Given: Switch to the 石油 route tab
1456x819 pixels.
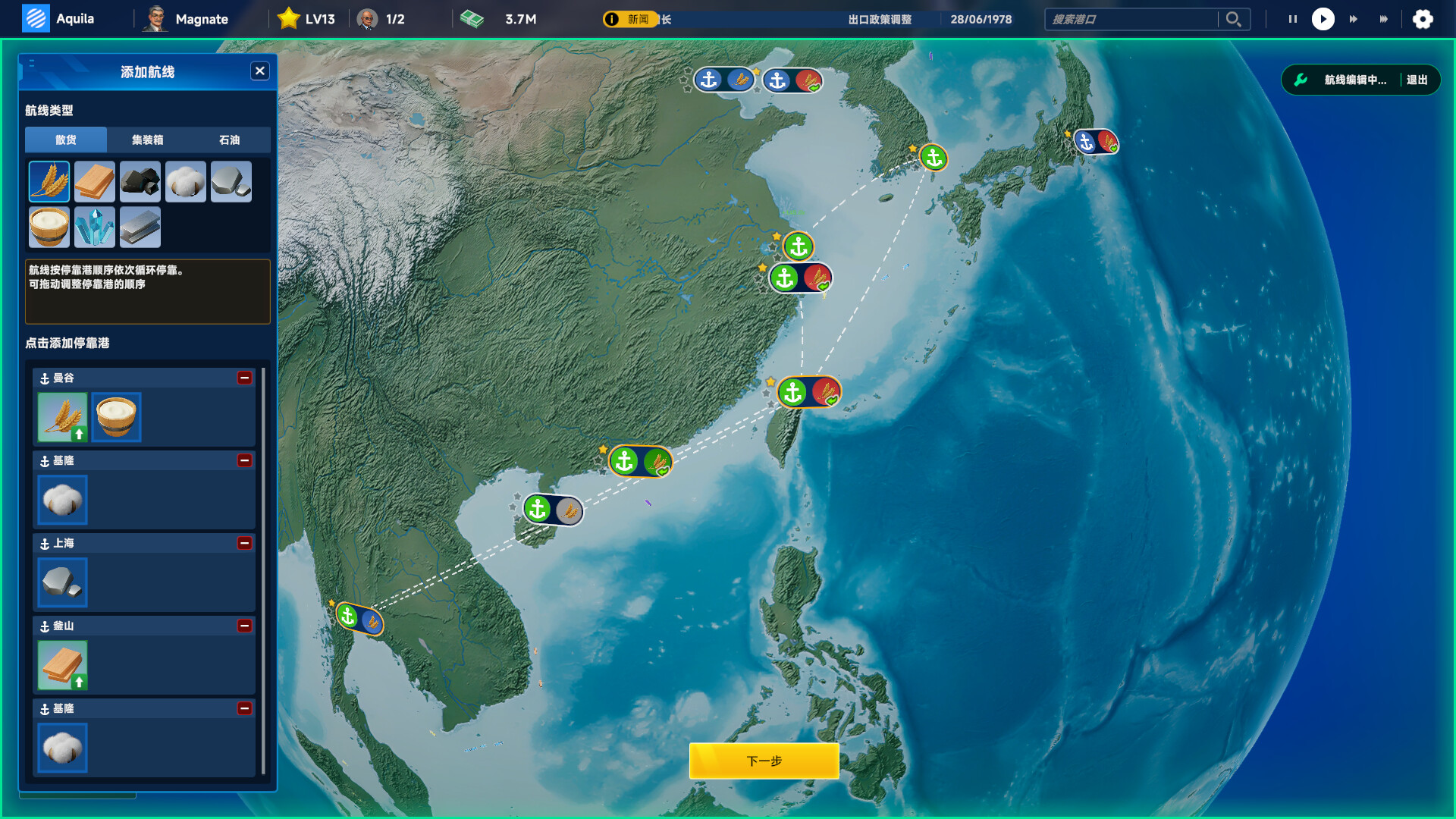Looking at the screenshot, I should coord(230,140).
